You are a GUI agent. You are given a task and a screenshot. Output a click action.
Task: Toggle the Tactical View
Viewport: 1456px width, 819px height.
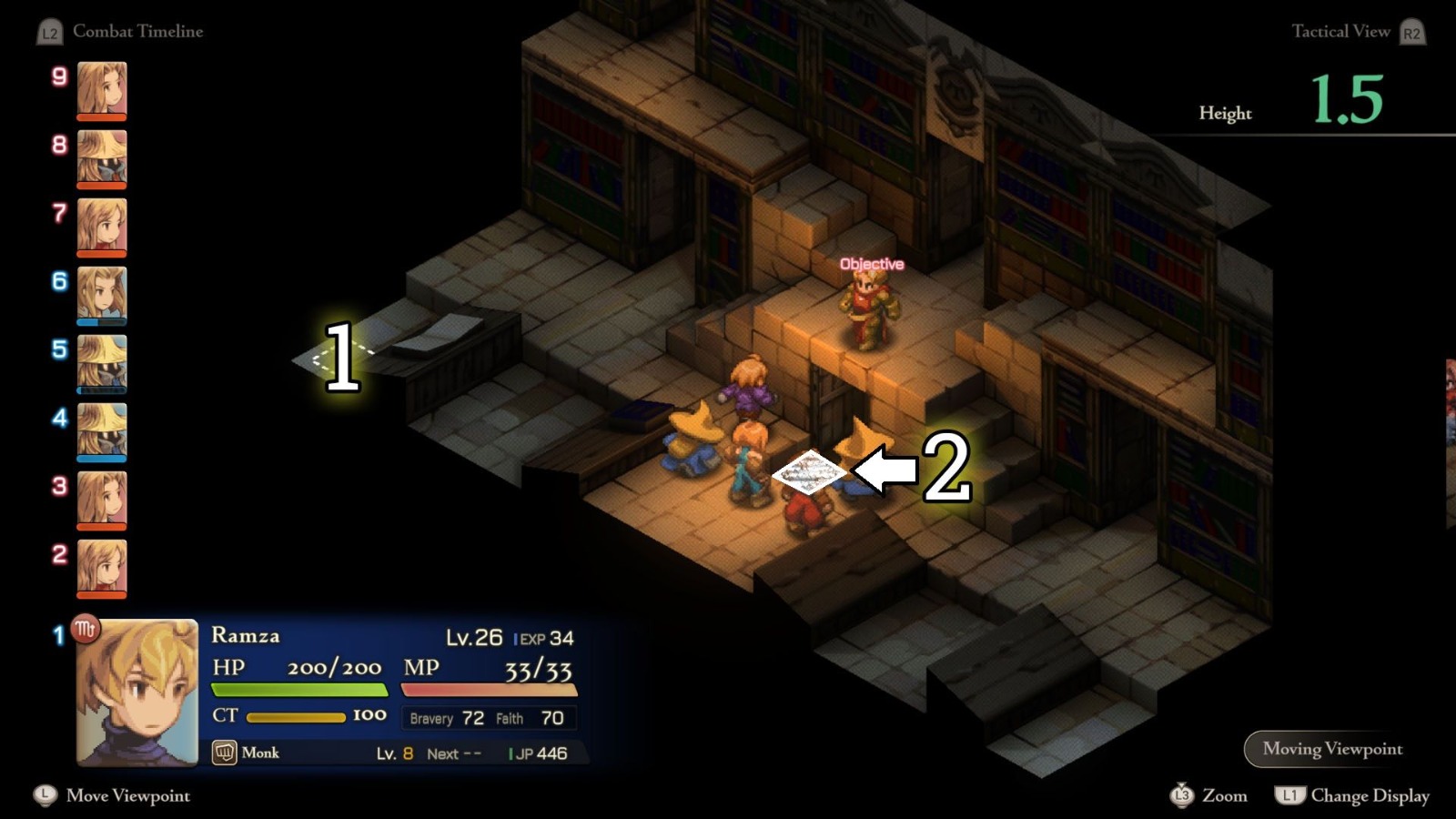coord(1341,32)
